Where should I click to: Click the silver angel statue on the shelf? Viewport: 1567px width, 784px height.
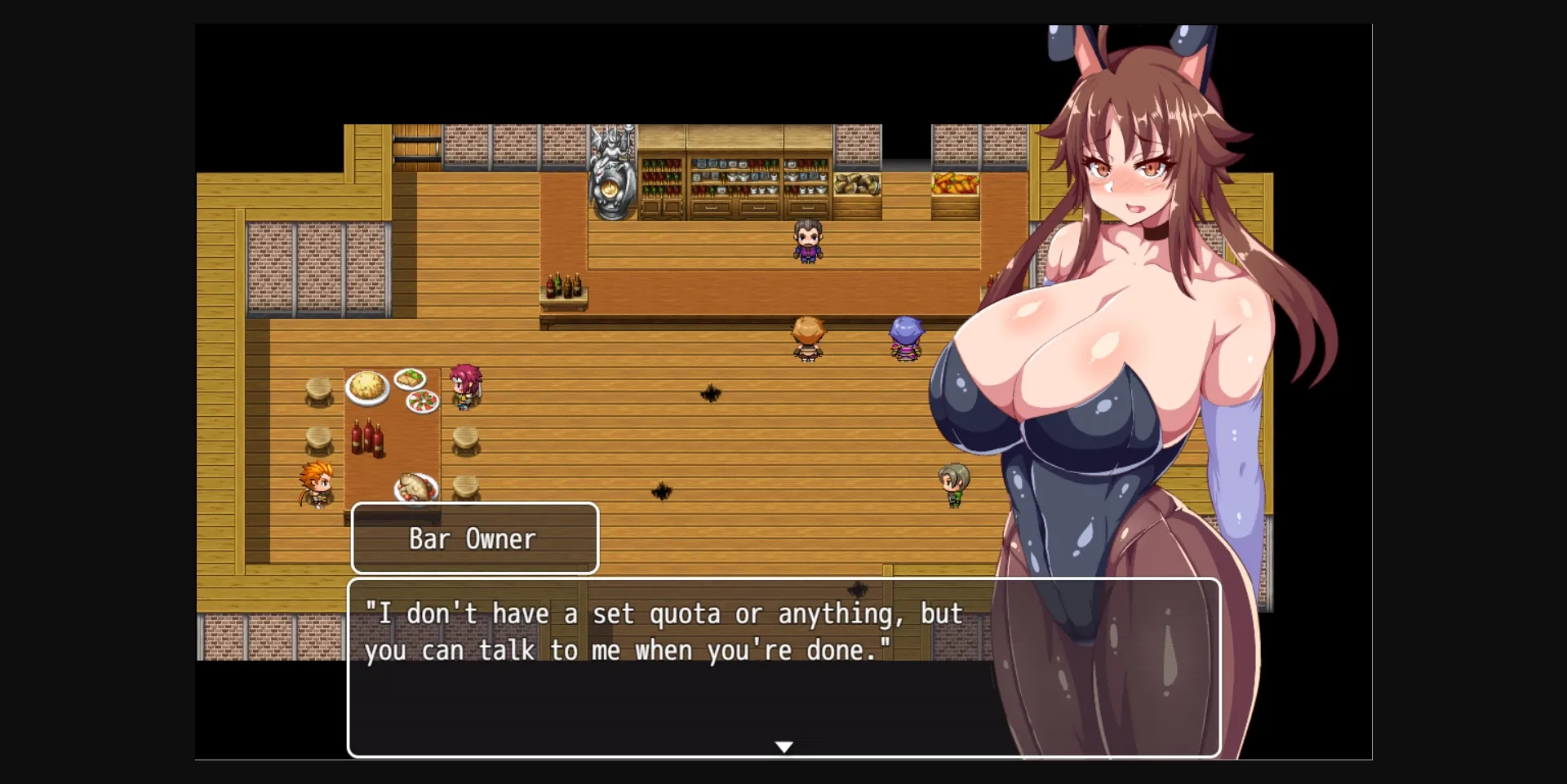610,171
